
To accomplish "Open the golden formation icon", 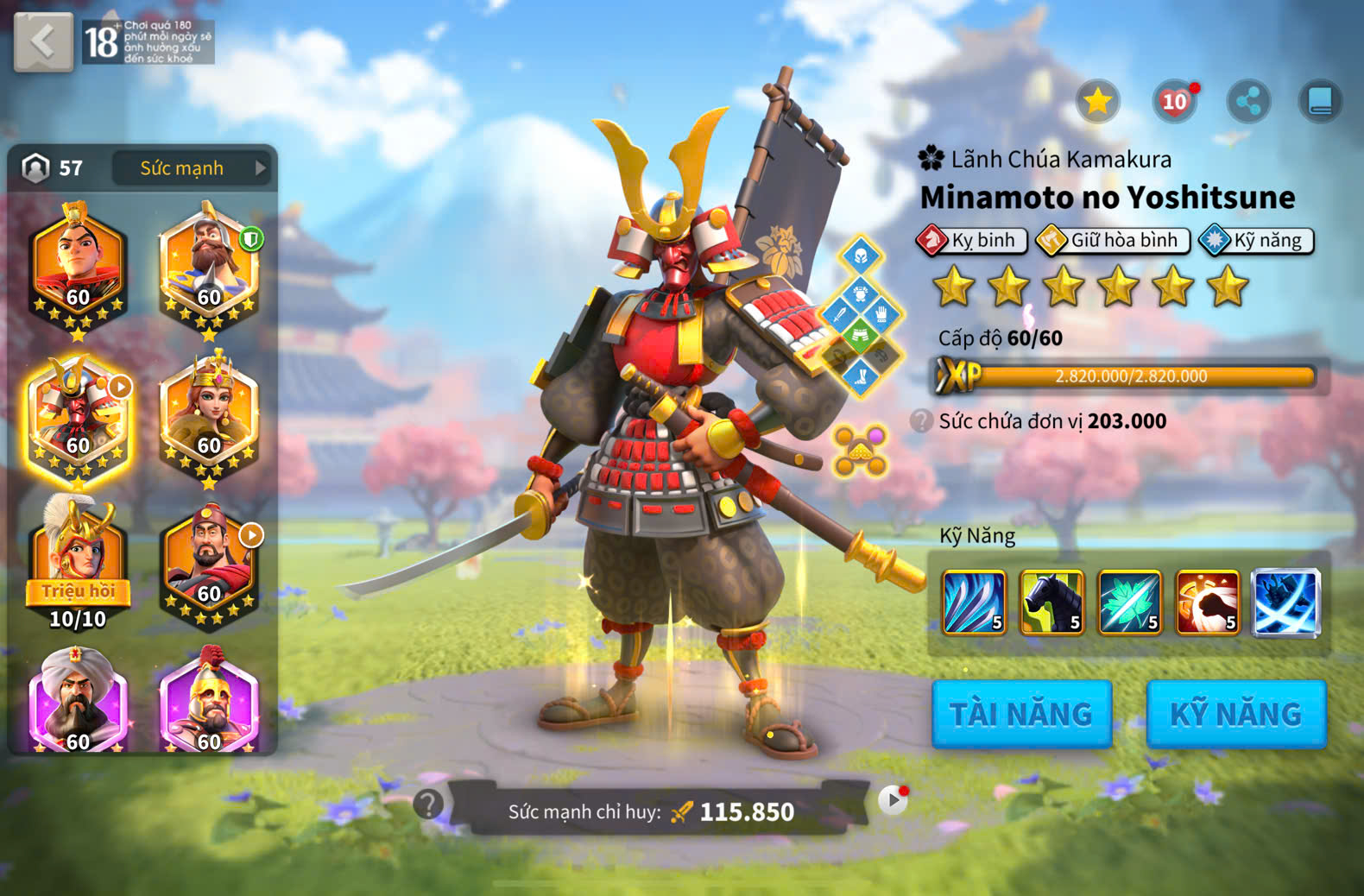I will [860, 450].
